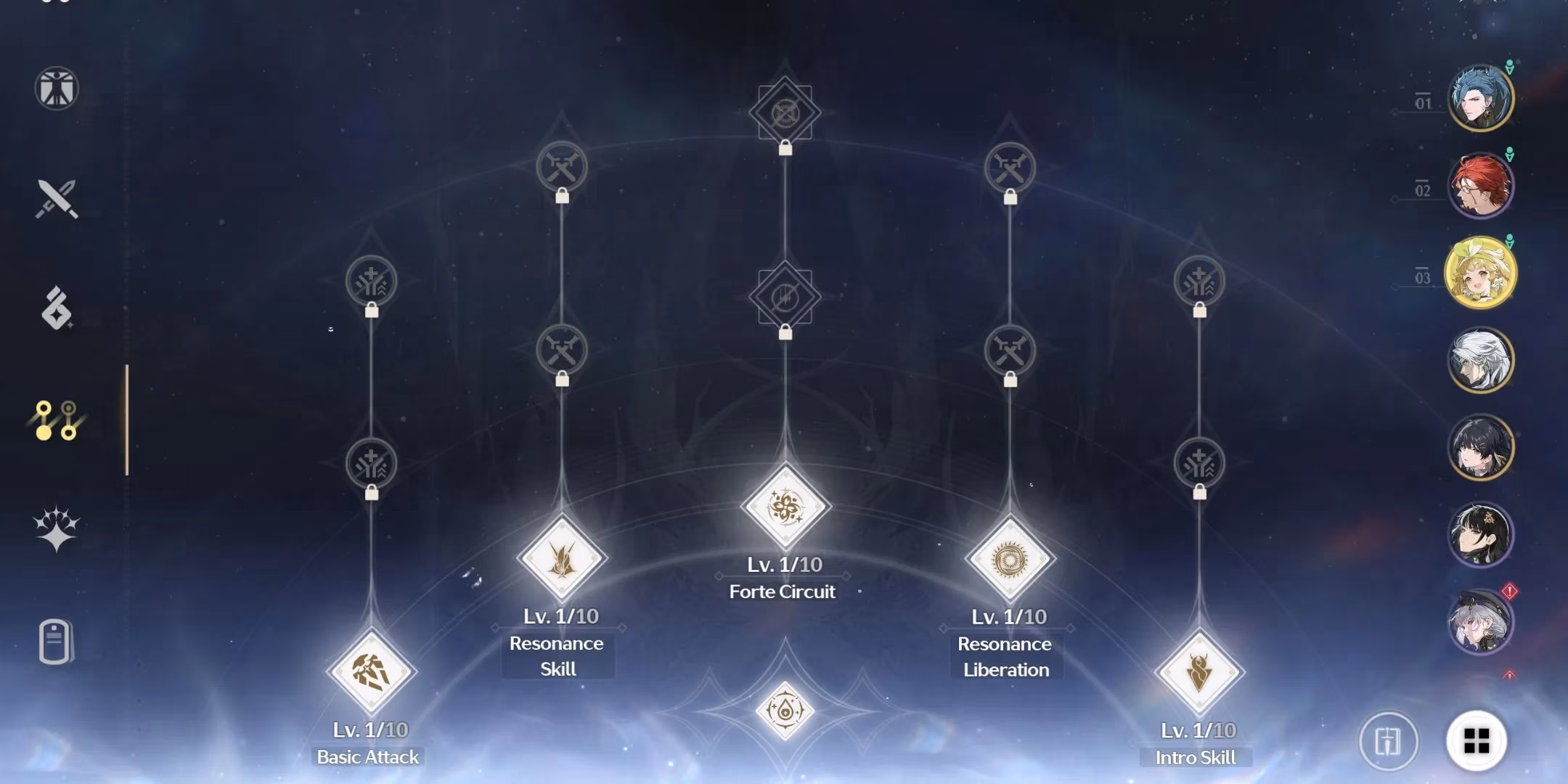Open the Resonance Chain panel
This screenshot has width=1568, height=784.
57,528
